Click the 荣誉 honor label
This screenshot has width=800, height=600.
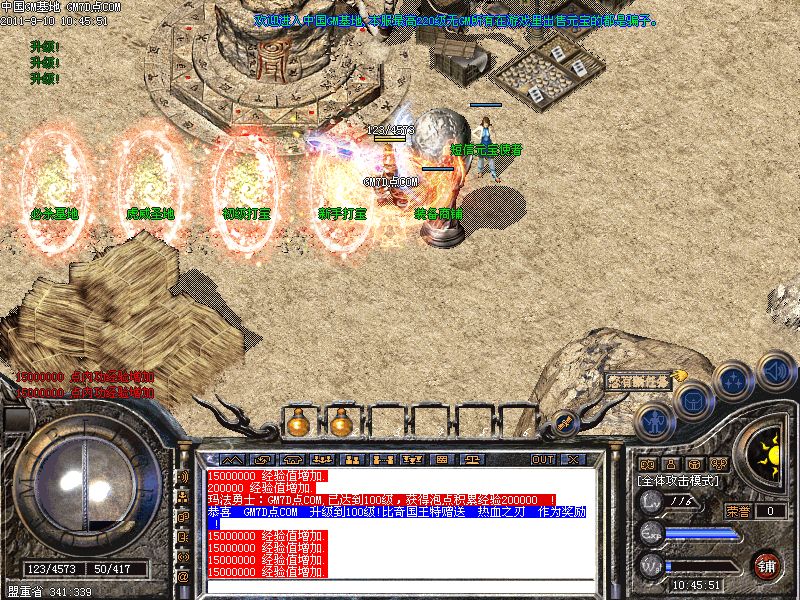(739, 511)
